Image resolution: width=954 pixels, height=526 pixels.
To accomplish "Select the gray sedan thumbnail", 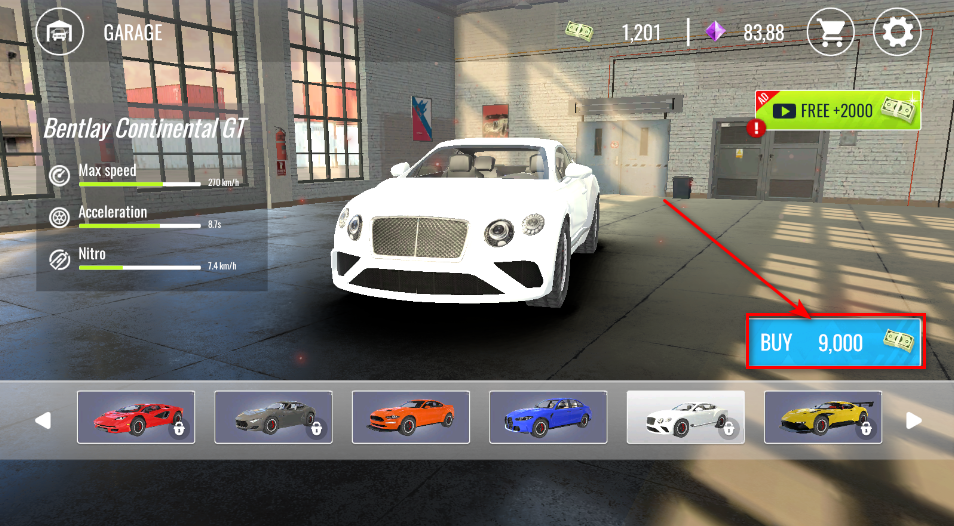I will [x=273, y=417].
